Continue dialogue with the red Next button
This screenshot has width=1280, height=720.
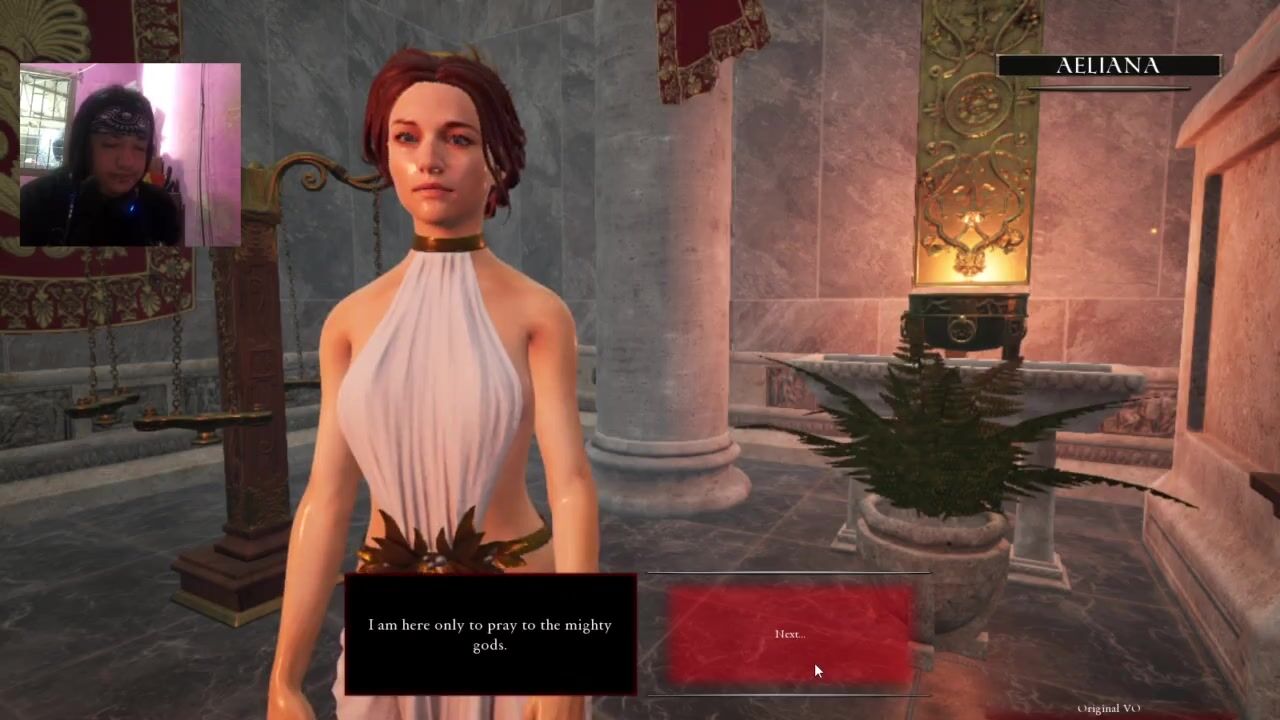coord(790,634)
